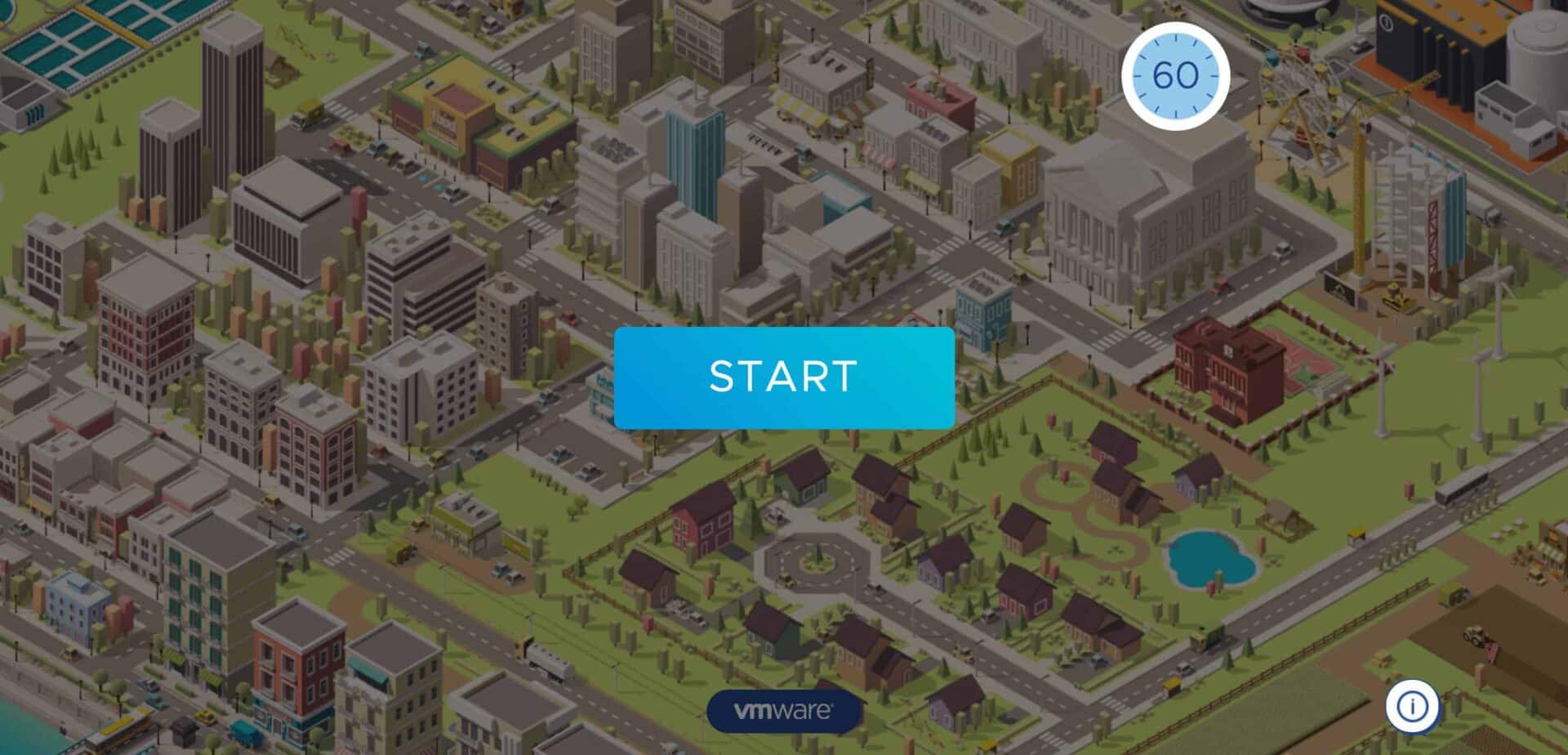Image resolution: width=1568 pixels, height=755 pixels.
Task: Click the START button
Action: point(784,377)
